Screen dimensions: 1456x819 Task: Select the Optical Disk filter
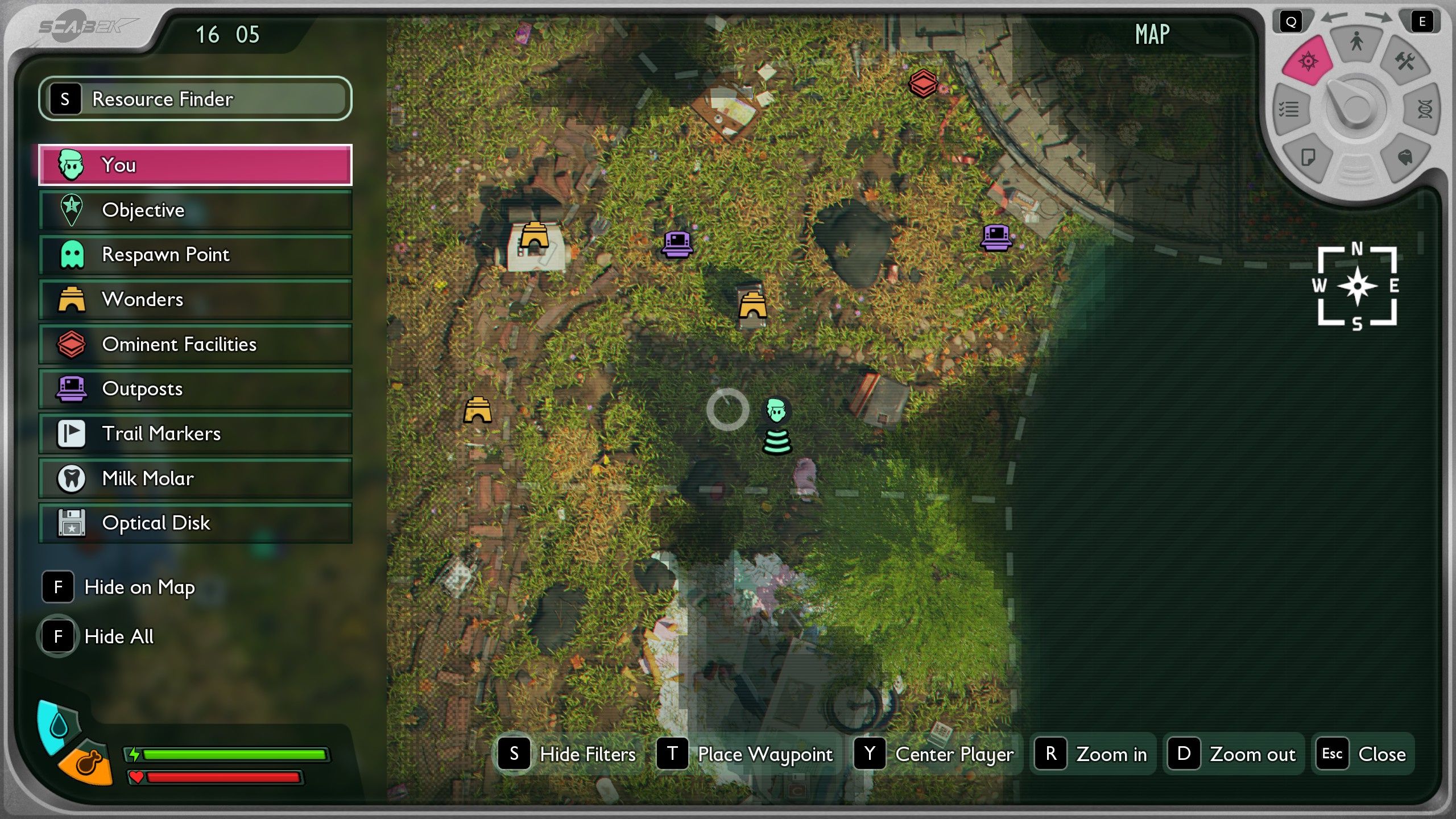coord(195,523)
